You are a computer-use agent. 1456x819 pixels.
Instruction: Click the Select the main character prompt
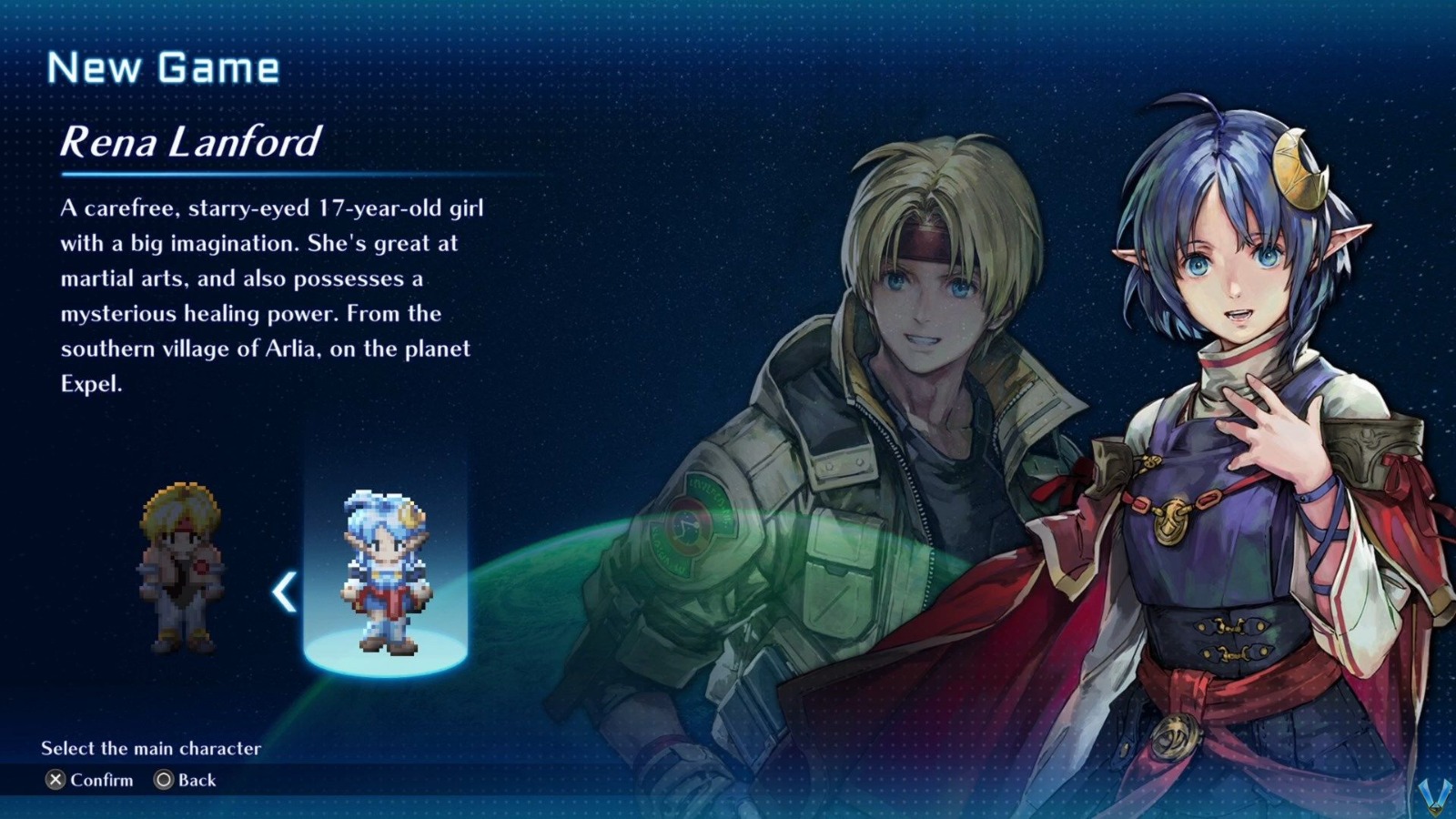pos(150,749)
